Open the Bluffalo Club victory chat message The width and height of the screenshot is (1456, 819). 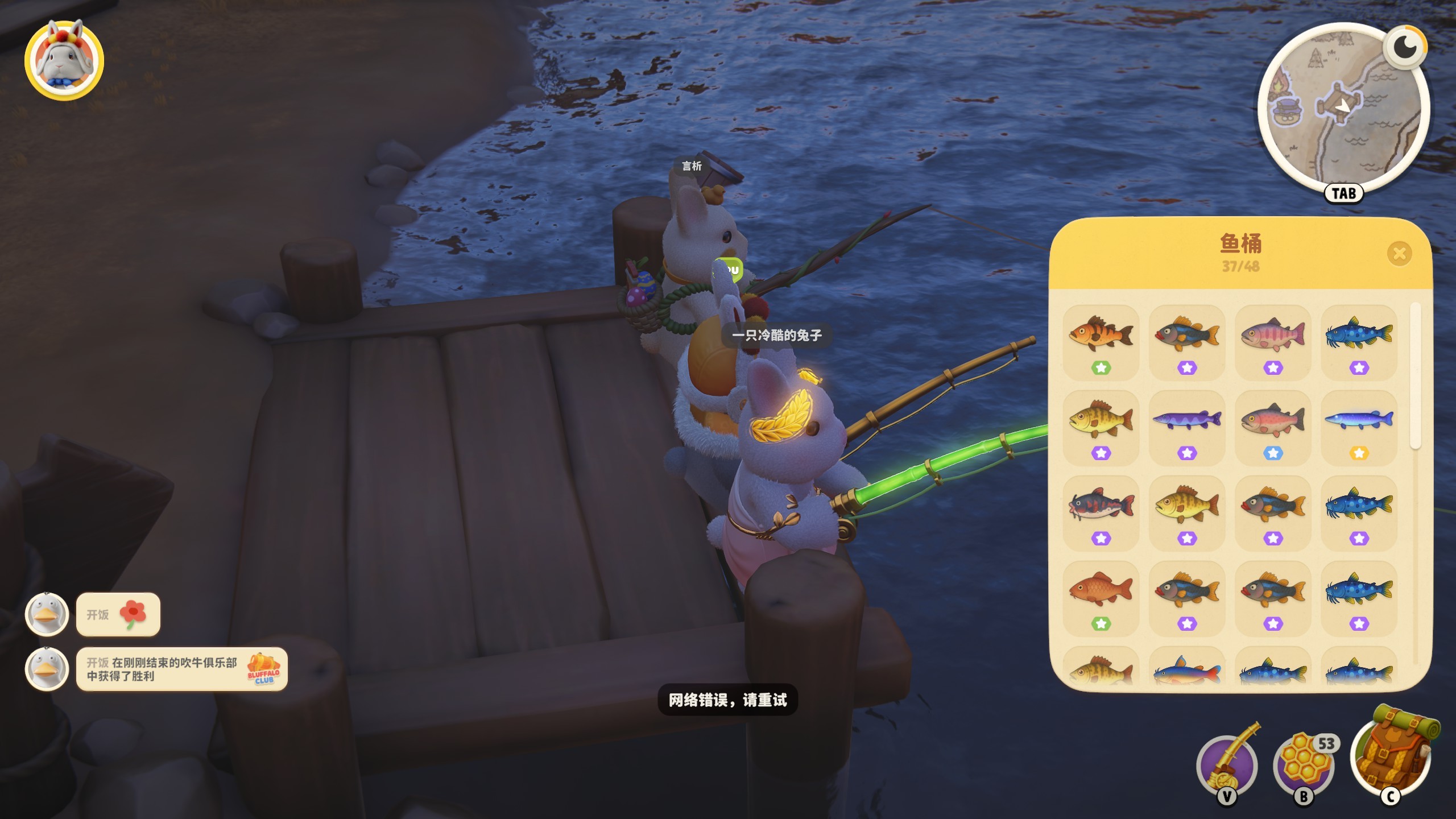[x=181, y=669]
